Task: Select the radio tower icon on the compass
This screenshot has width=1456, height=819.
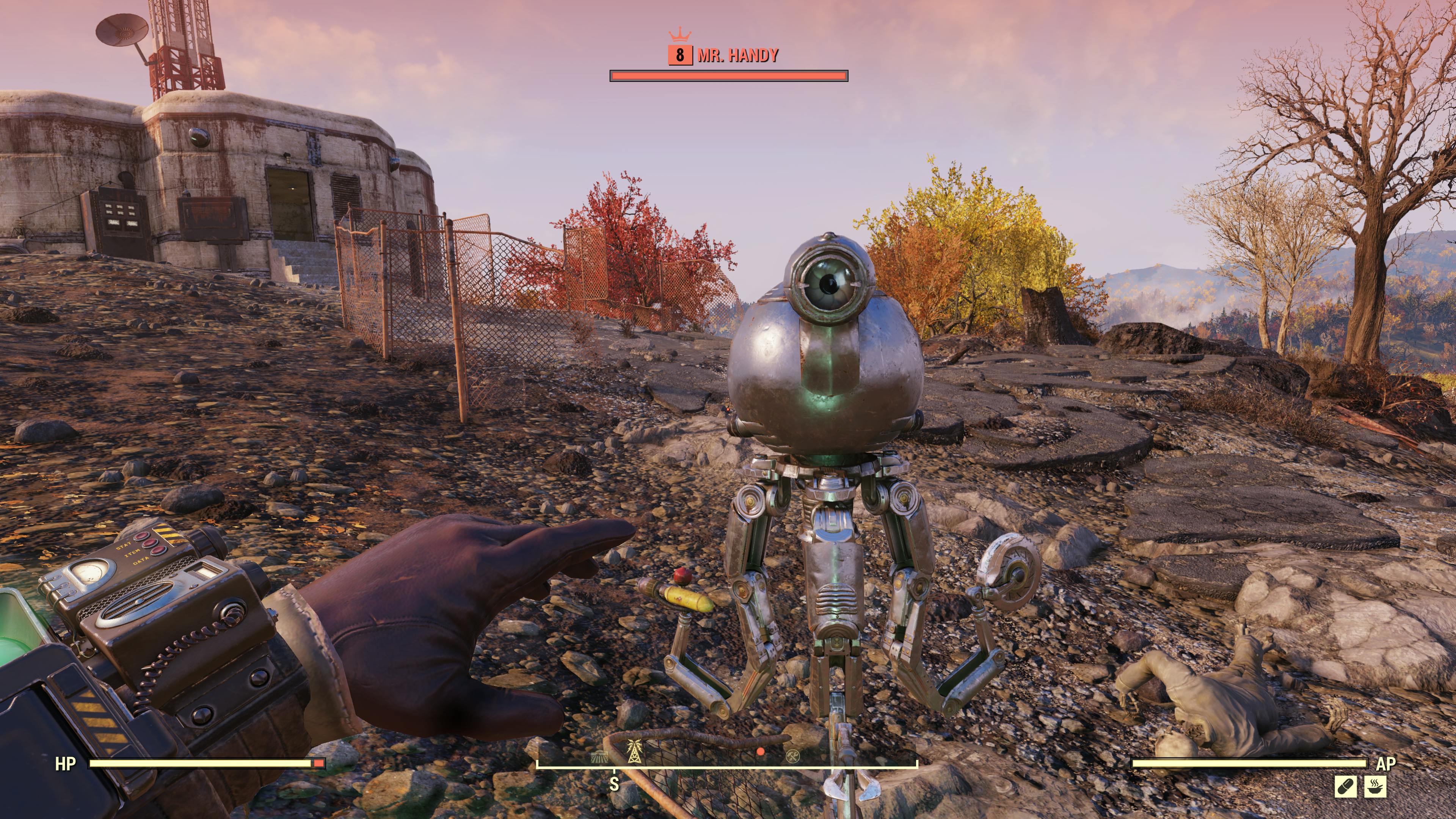Action: (634, 753)
